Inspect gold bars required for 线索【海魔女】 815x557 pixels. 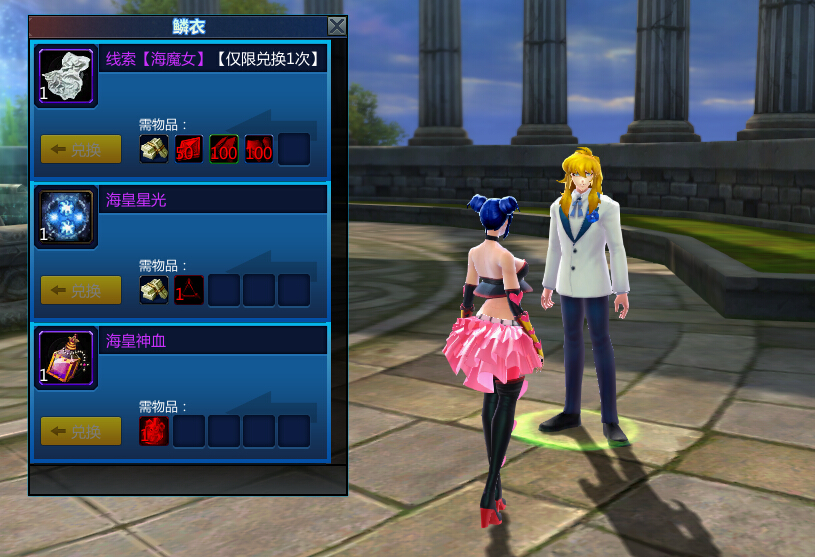click(x=154, y=150)
